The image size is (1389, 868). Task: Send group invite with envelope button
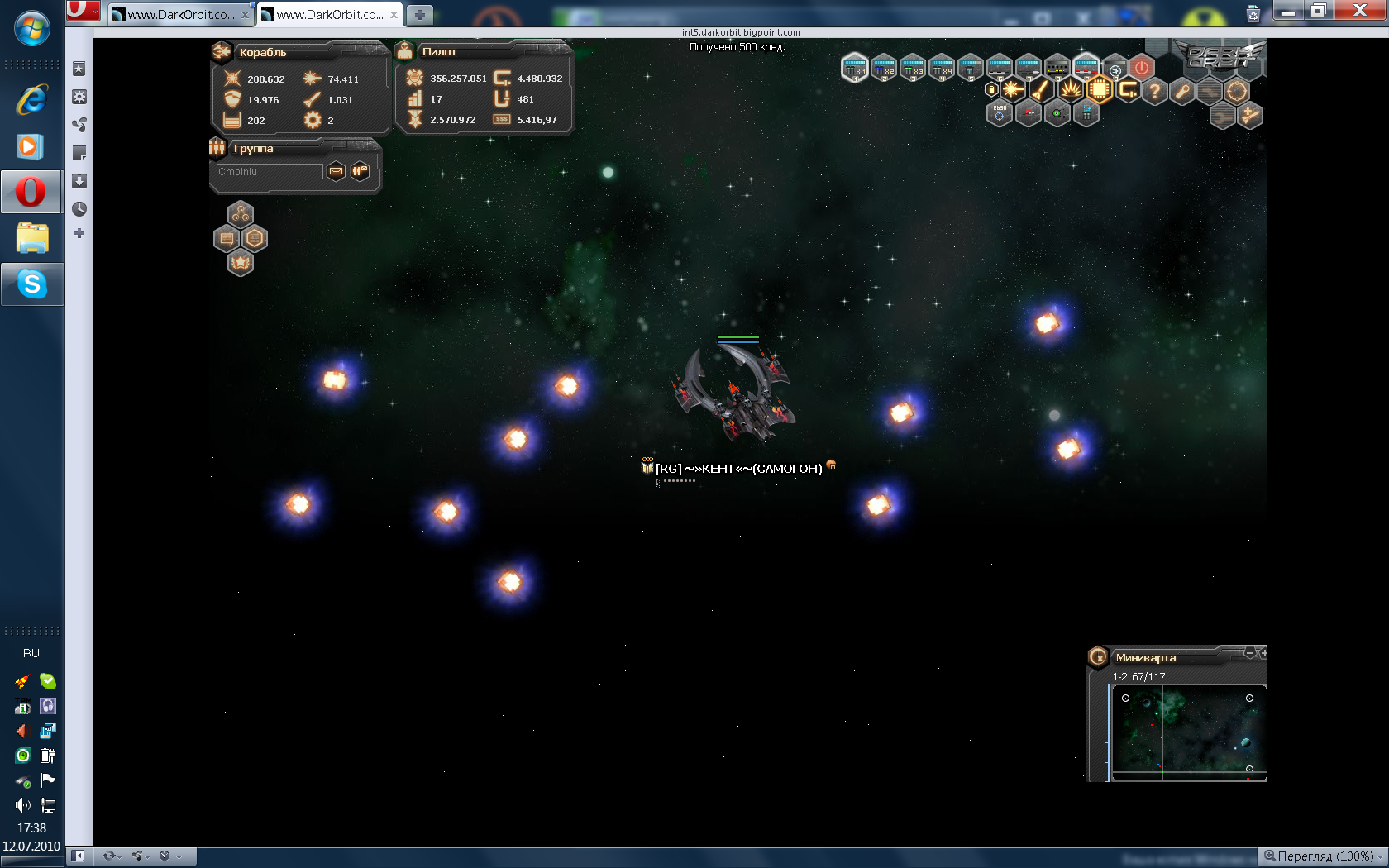336,171
